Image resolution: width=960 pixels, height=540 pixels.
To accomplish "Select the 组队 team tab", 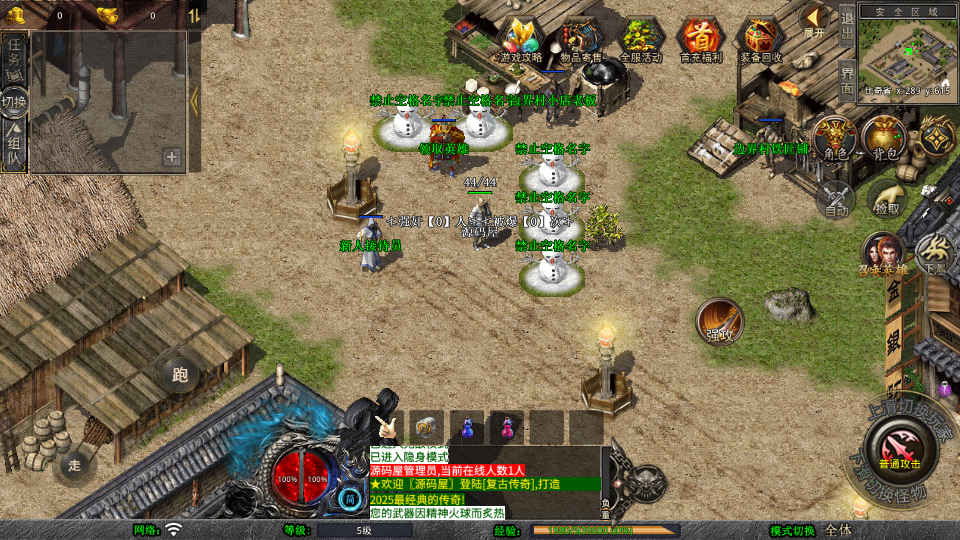I will 14,145.
